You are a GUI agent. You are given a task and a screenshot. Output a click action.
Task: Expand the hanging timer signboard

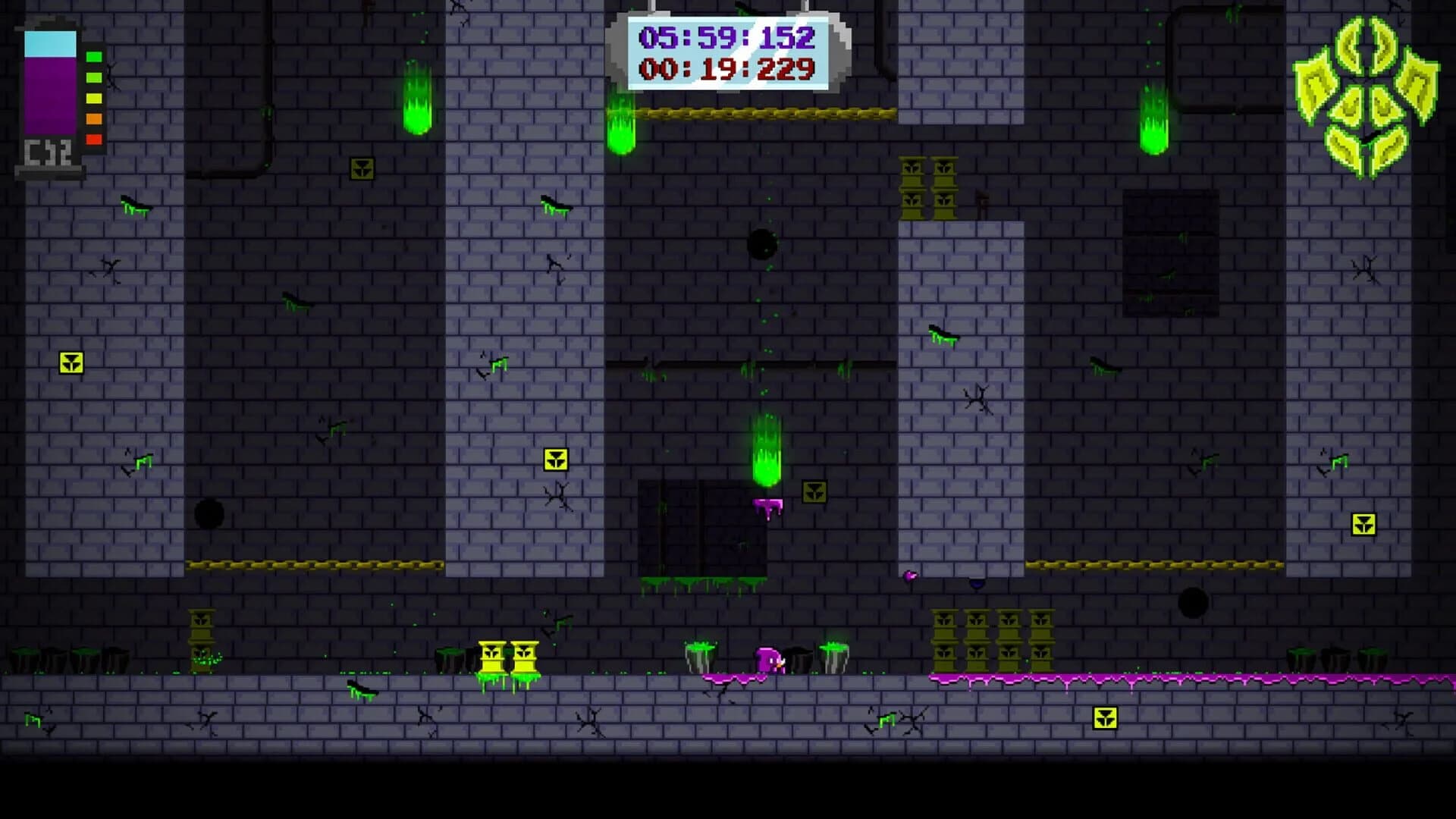click(726, 52)
